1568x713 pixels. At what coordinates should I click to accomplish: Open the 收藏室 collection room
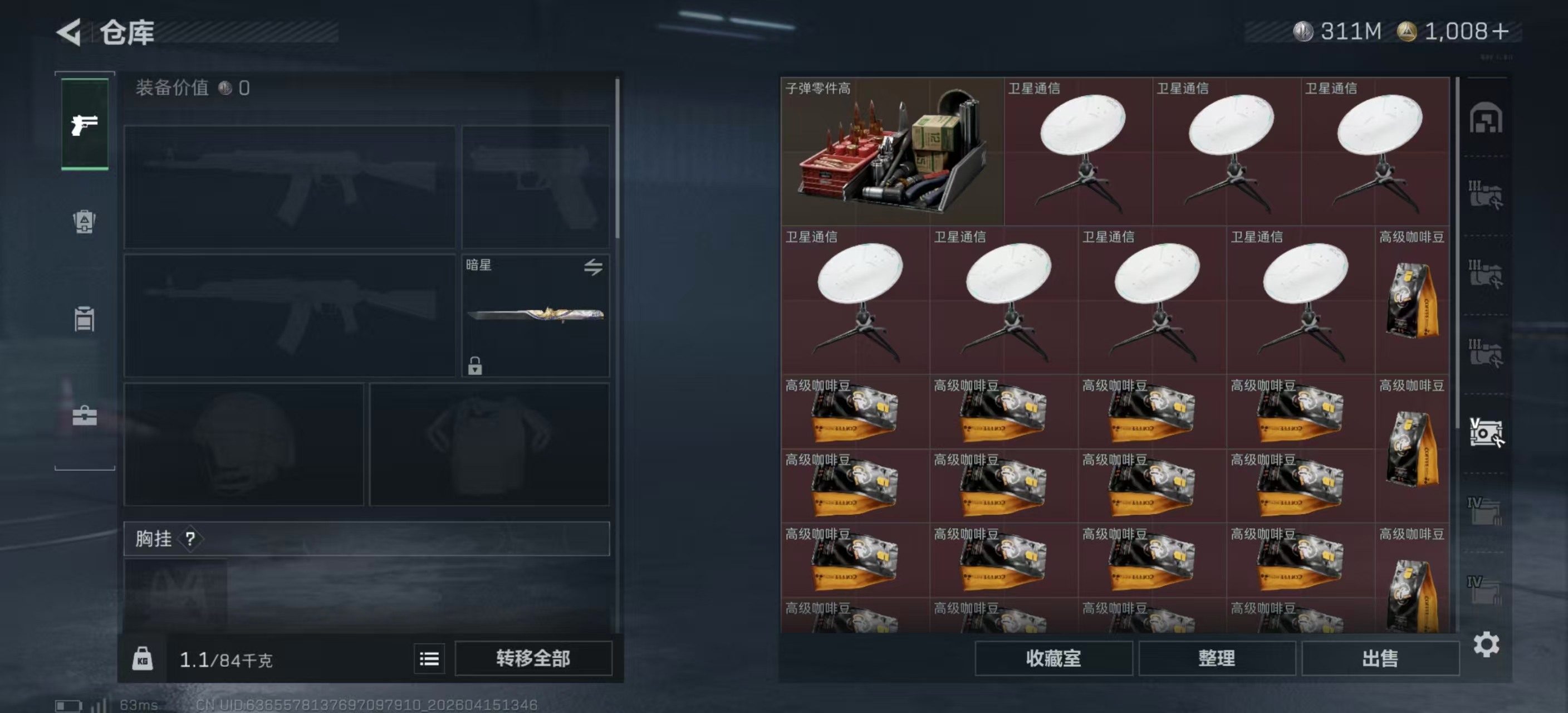click(x=1053, y=658)
